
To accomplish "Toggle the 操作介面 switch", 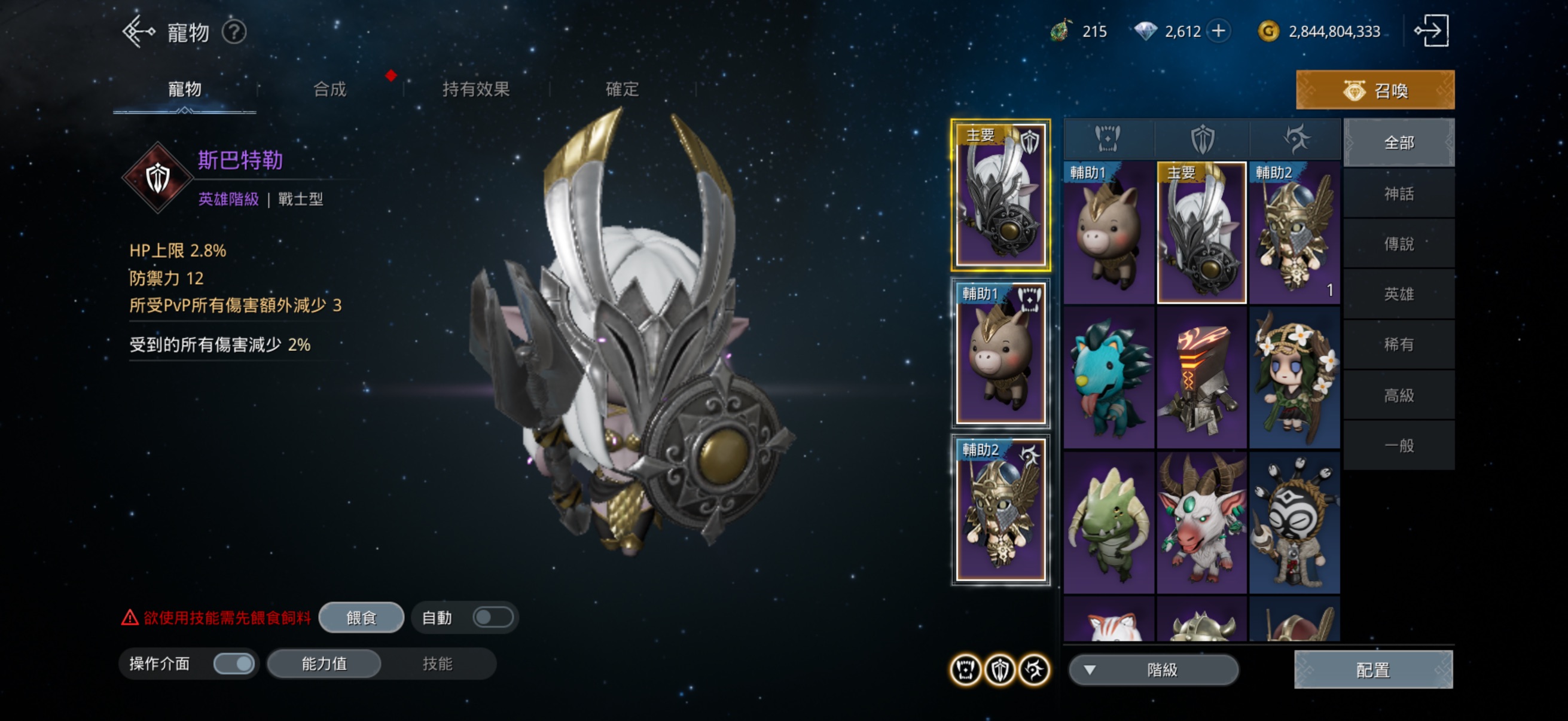I will pos(234,663).
